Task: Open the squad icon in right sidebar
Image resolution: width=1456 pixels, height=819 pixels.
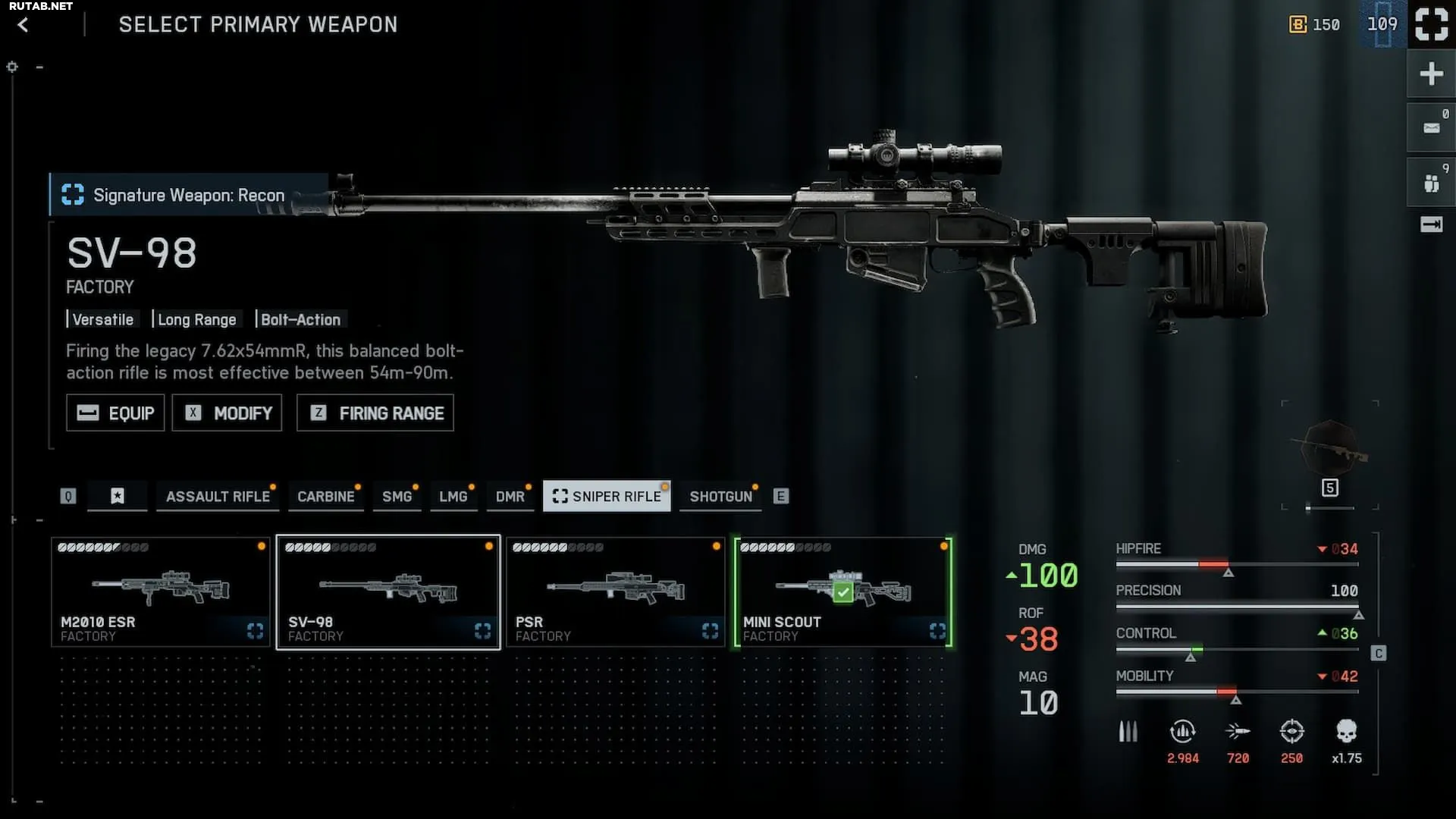Action: pyautogui.click(x=1431, y=183)
